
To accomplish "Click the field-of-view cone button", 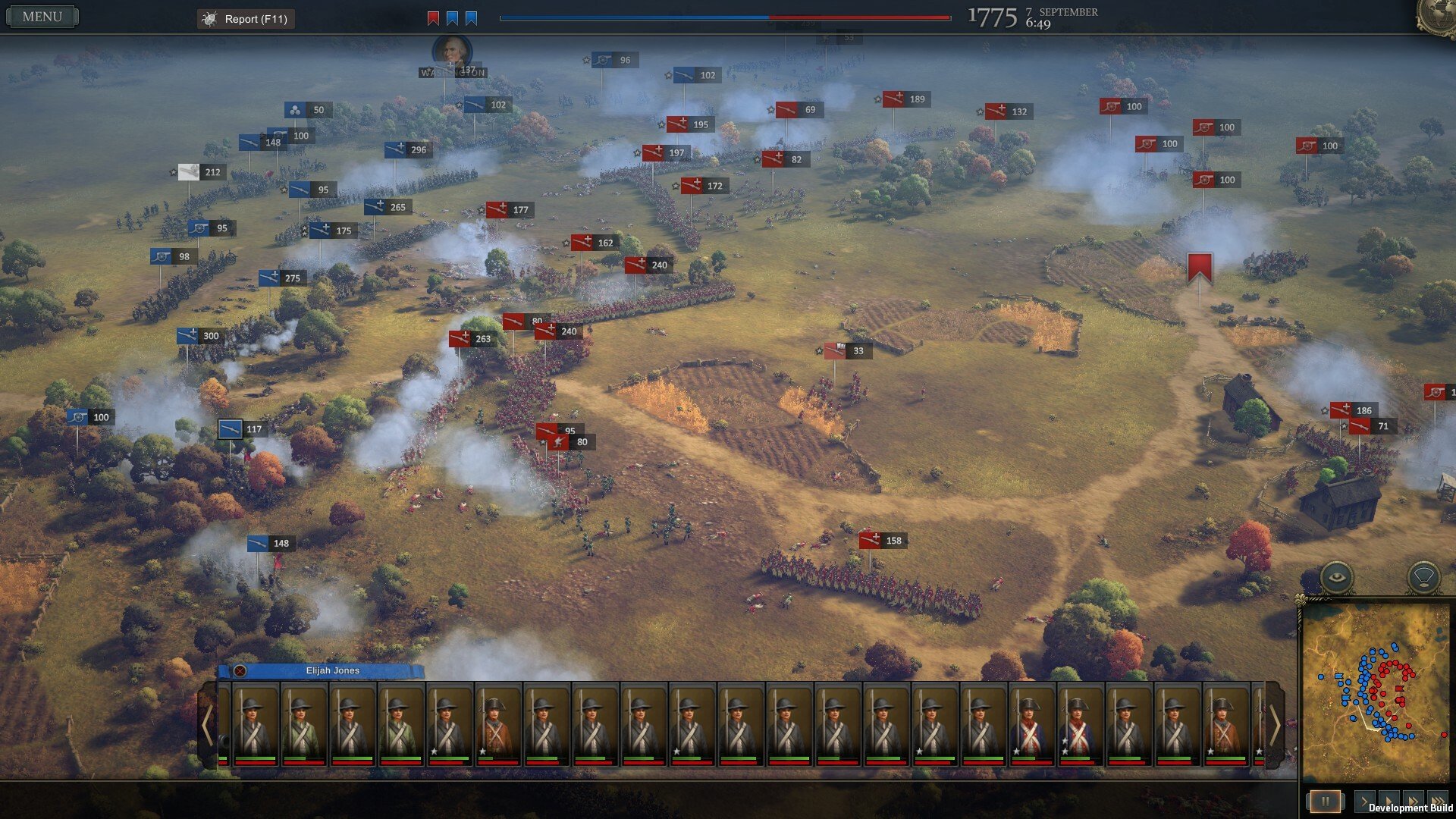I will point(1423,577).
